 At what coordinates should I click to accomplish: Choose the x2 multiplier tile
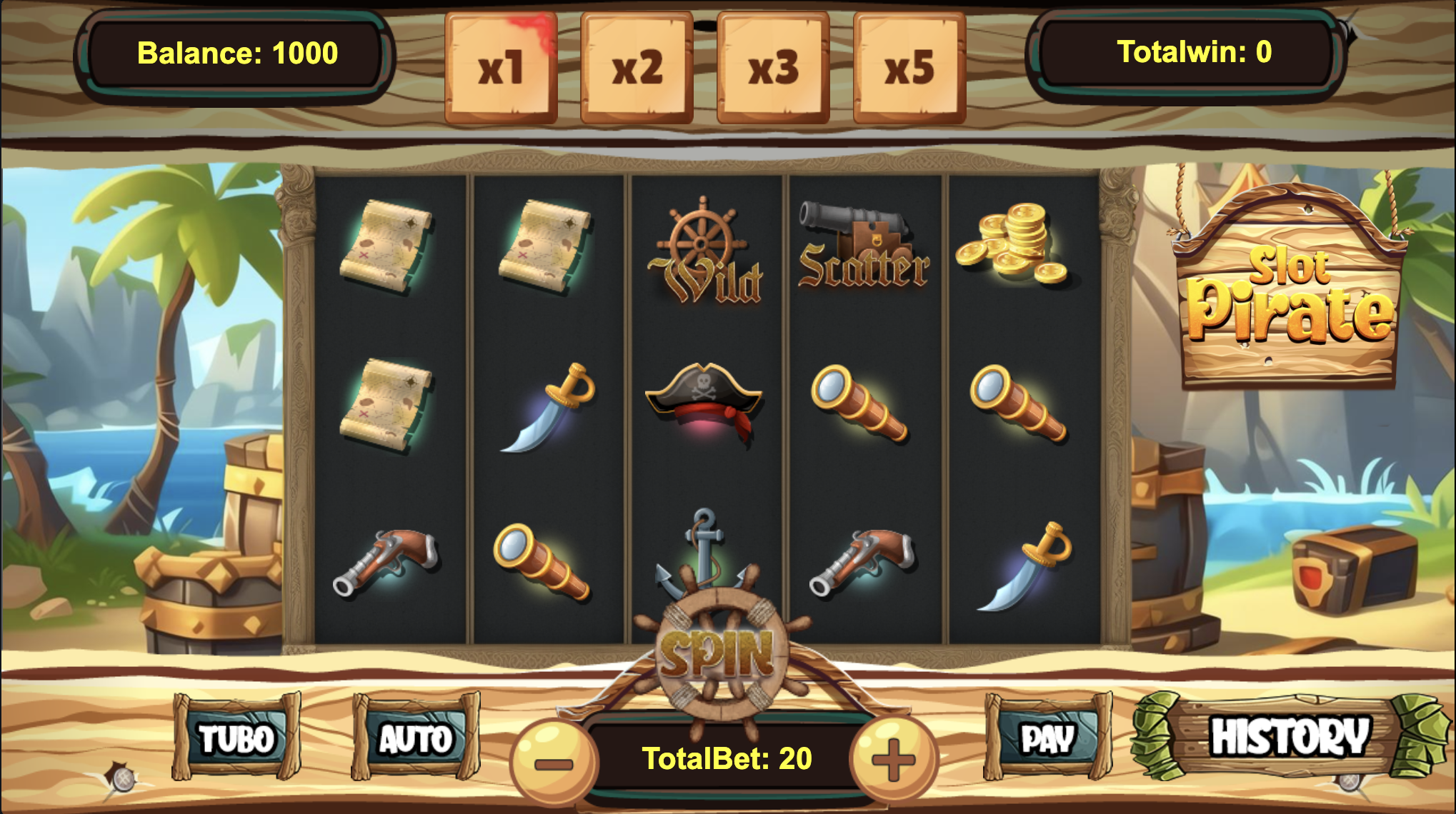click(x=637, y=67)
